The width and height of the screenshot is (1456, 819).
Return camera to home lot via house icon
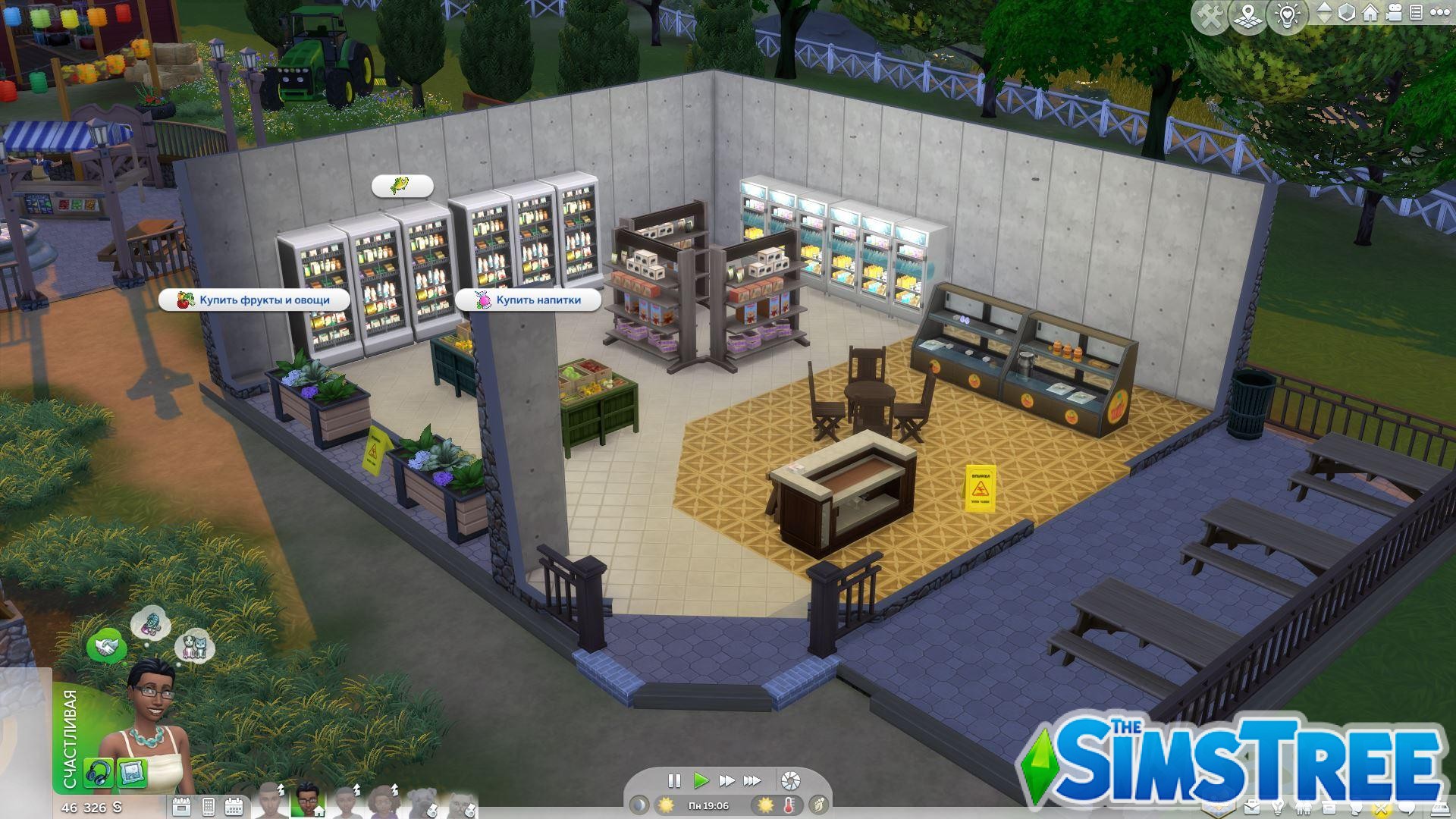[x=1369, y=13]
